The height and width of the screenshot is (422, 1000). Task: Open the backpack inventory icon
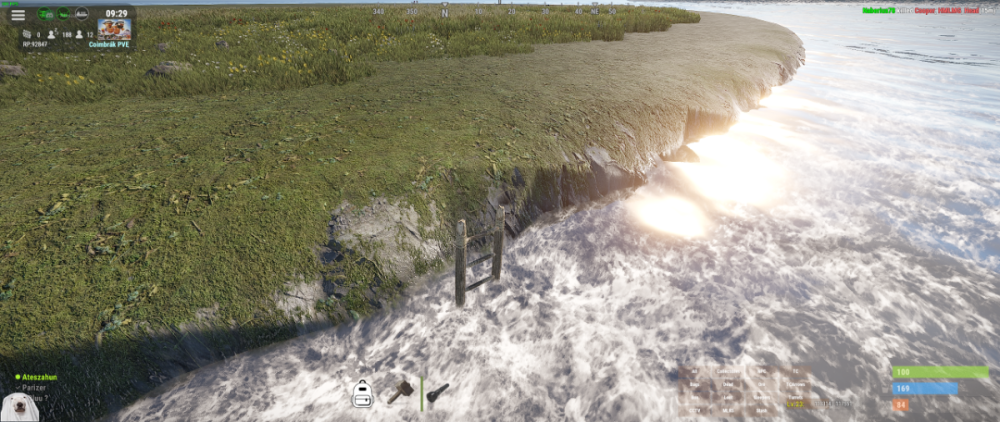click(x=362, y=394)
